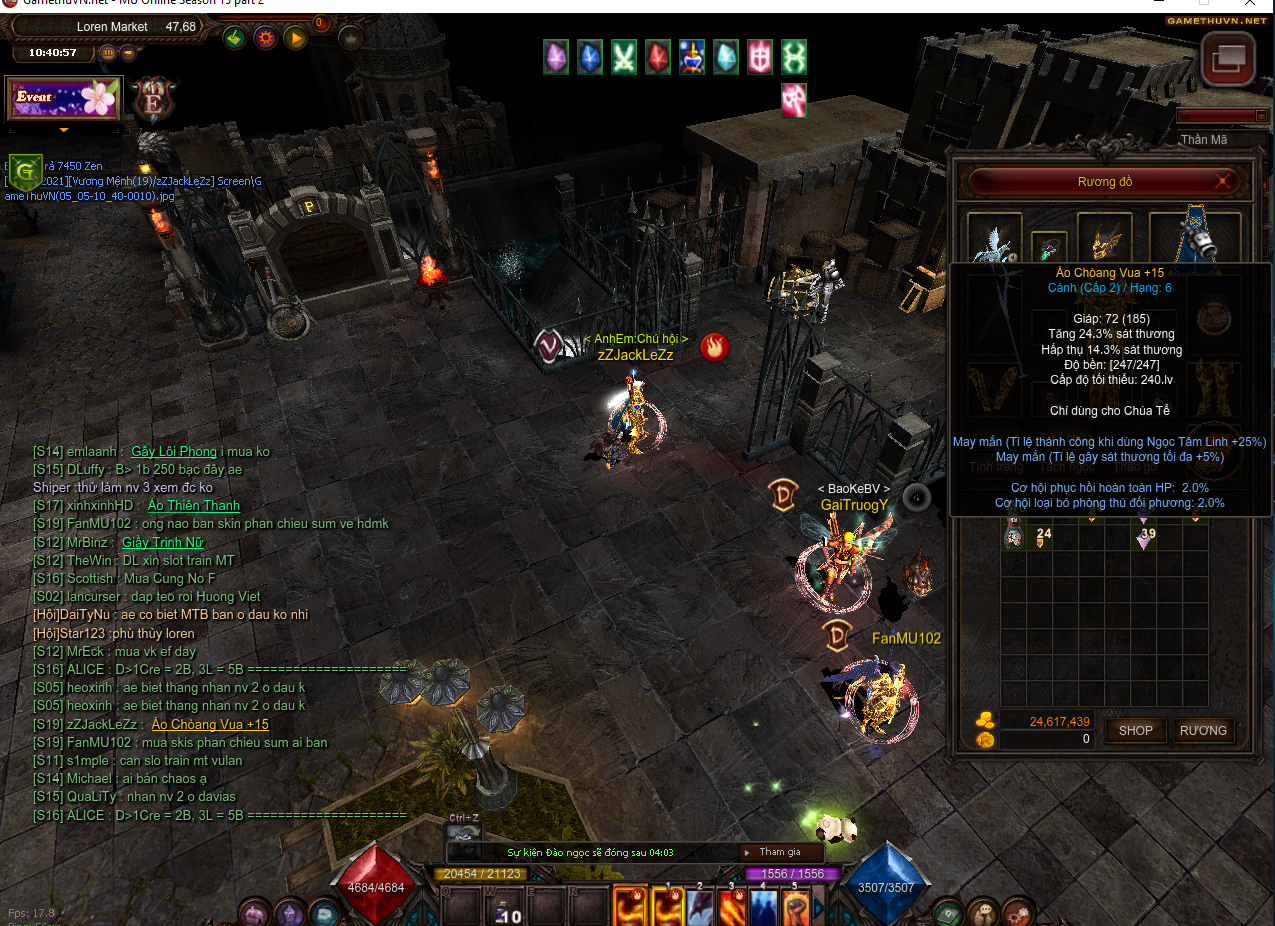Viewport: 1275px width, 926px height.
Task: Close the Rương đồ inventory panel
Action: point(1222,181)
